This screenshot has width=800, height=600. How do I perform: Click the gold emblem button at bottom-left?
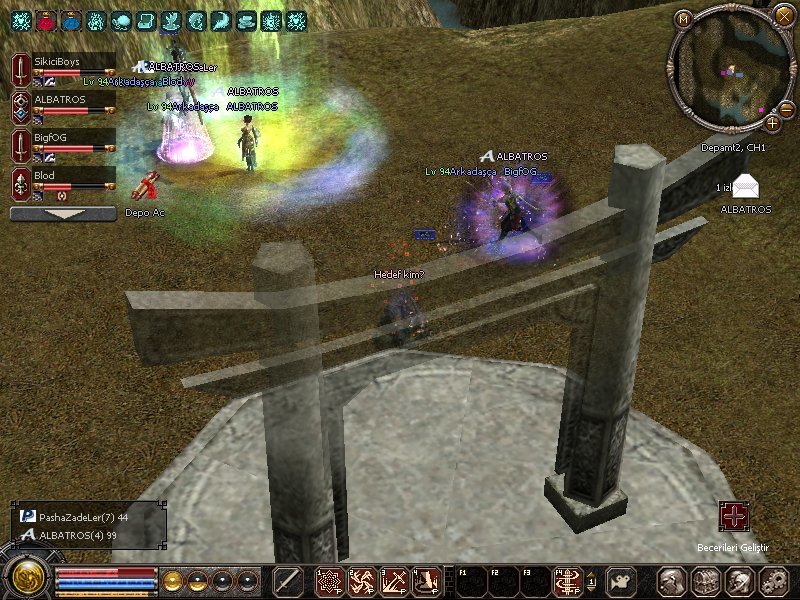pyautogui.click(x=26, y=579)
